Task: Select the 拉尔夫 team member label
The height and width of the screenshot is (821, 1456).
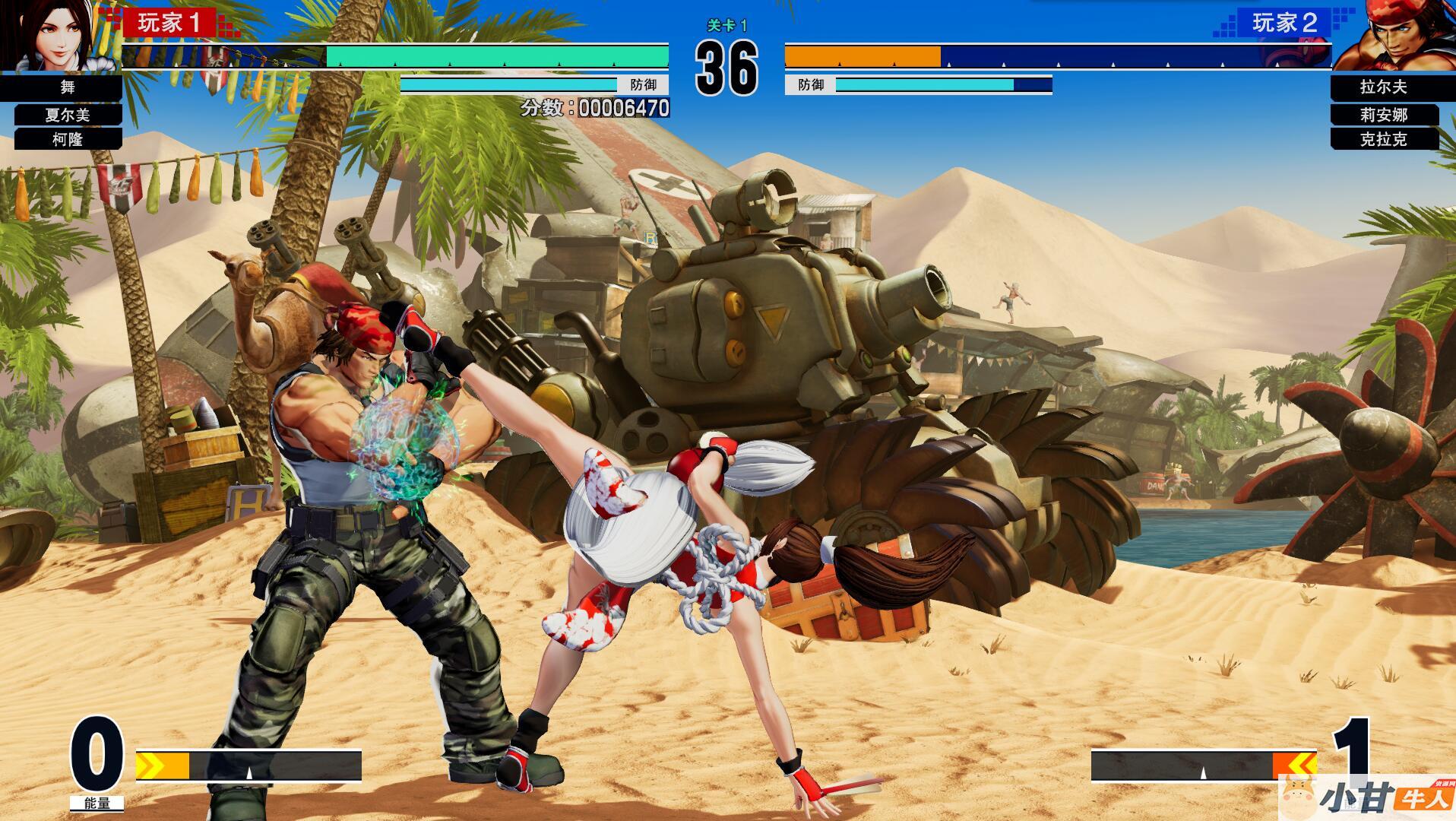Action: (1383, 87)
